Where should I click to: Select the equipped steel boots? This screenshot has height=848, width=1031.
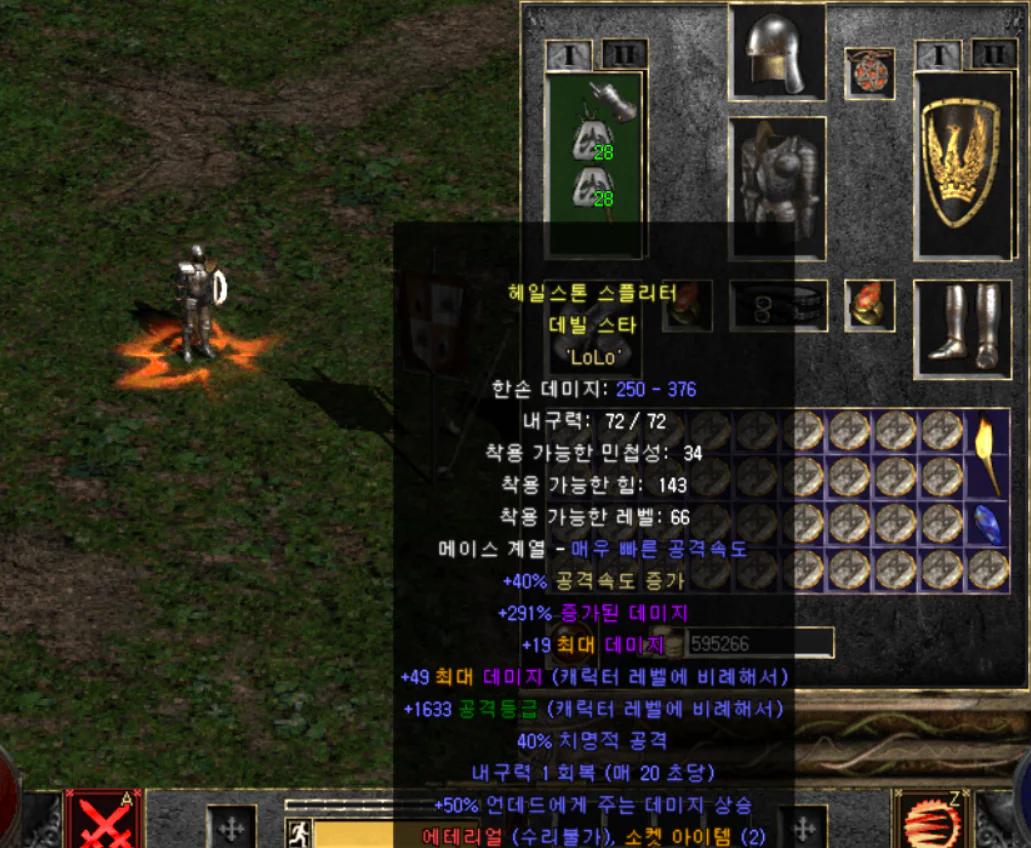960,324
